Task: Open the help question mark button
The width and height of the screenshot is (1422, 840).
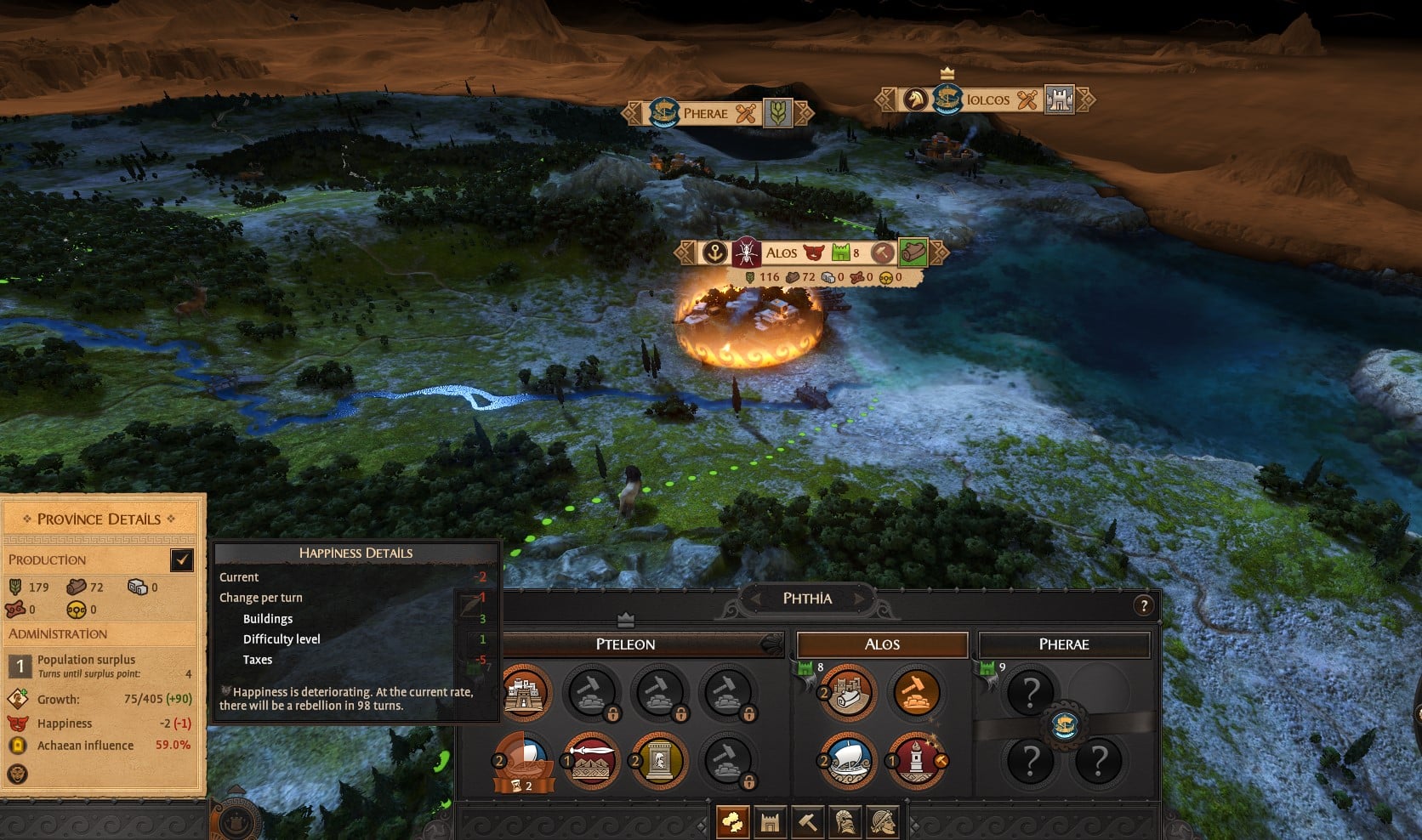Action: coord(1144,605)
